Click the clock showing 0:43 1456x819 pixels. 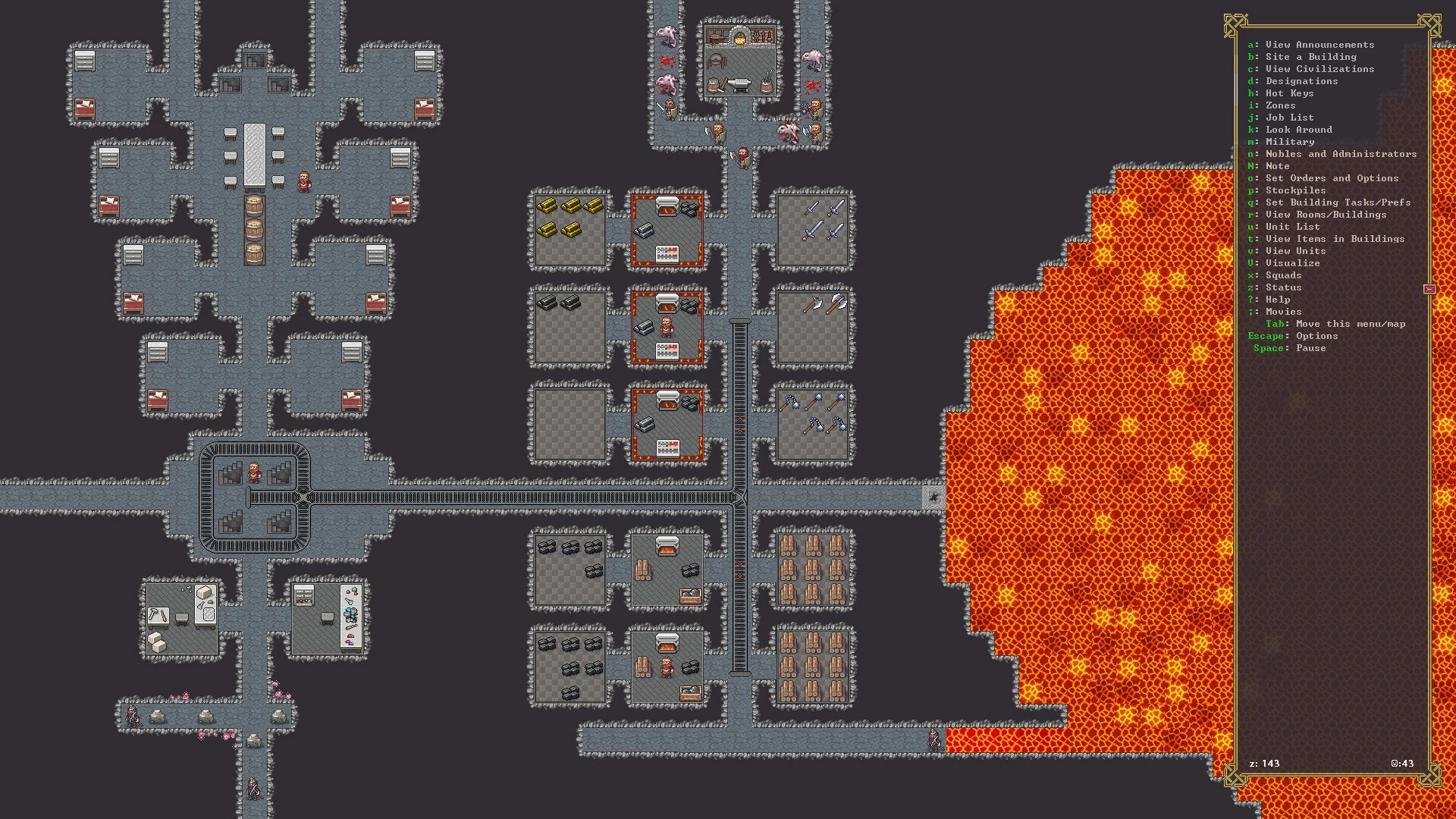coord(1404,764)
